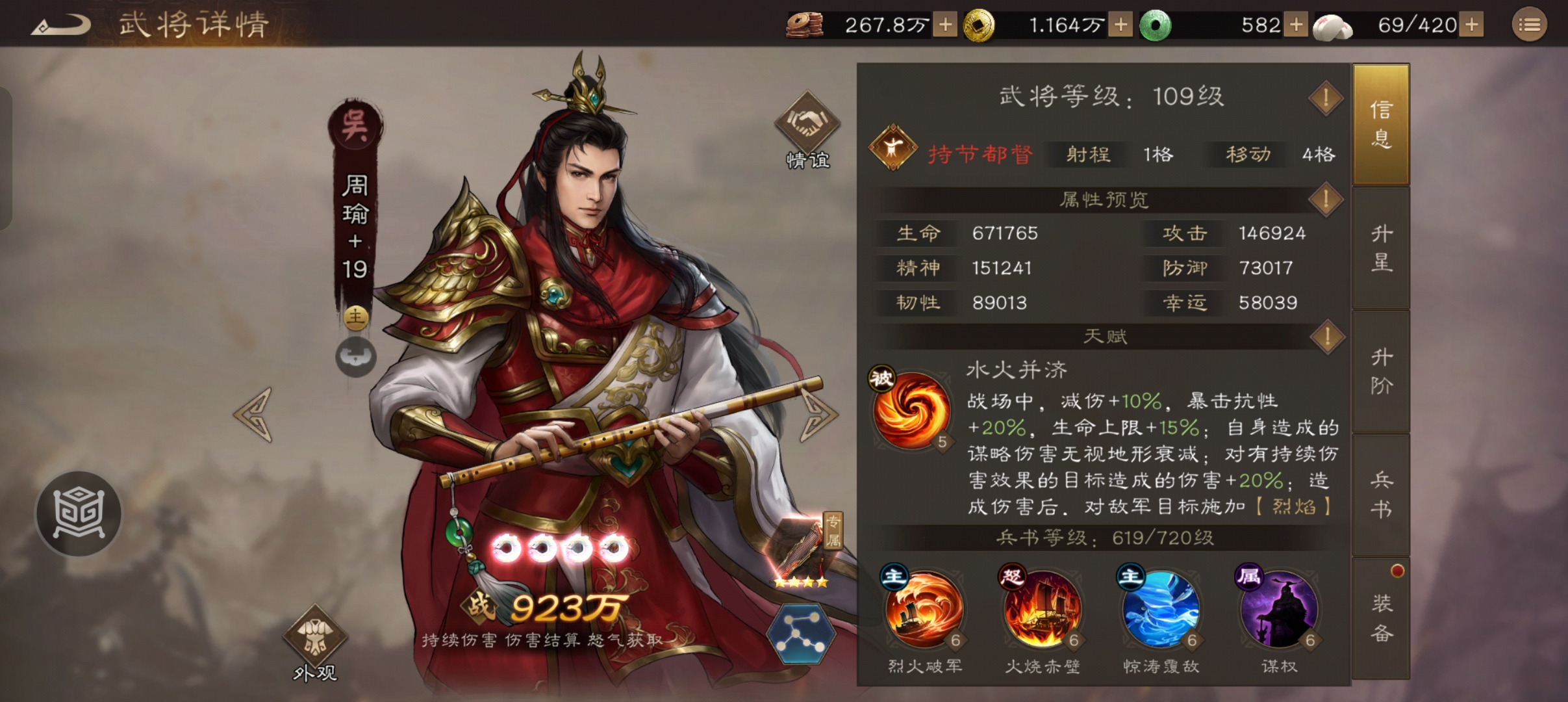Switch to the 升星 tab
This screenshot has width=1568, height=702.
[x=1381, y=250]
